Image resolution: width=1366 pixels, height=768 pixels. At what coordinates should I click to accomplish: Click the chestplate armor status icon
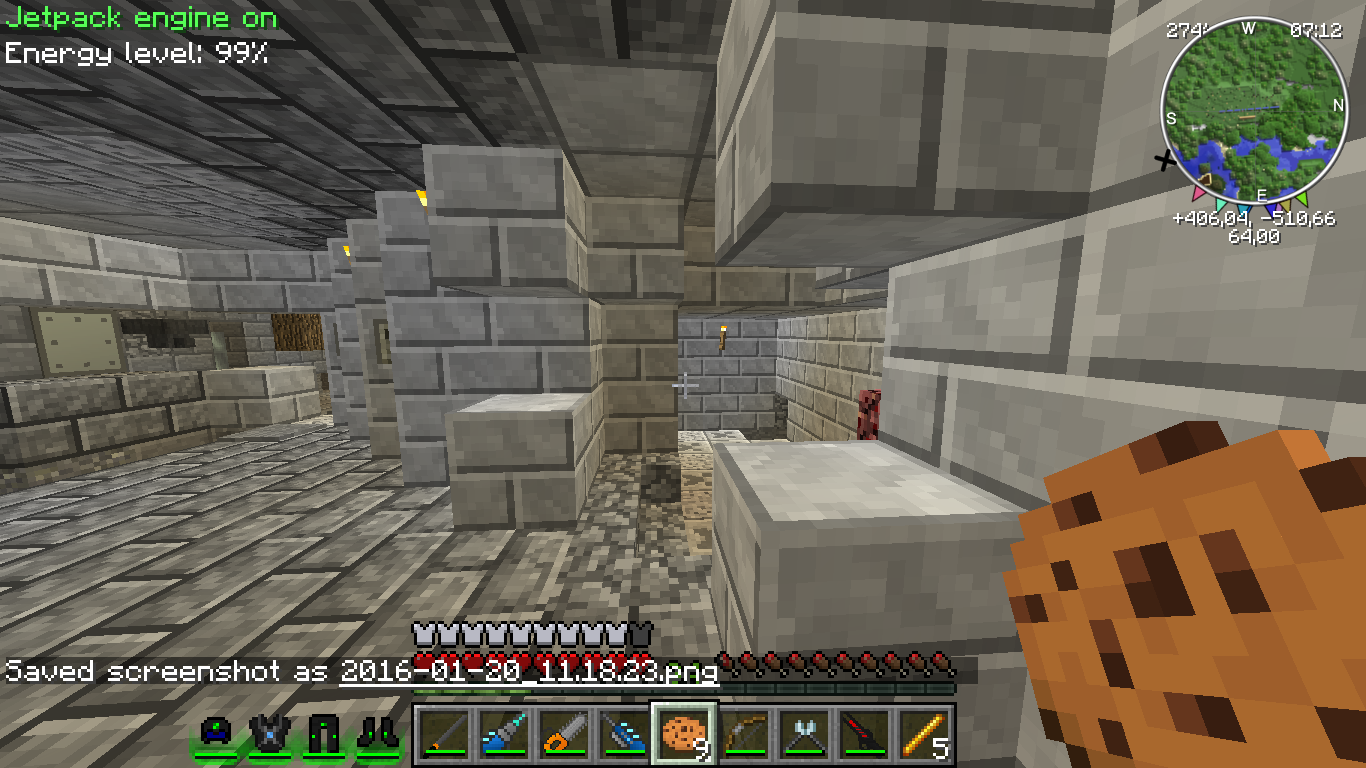[271, 733]
